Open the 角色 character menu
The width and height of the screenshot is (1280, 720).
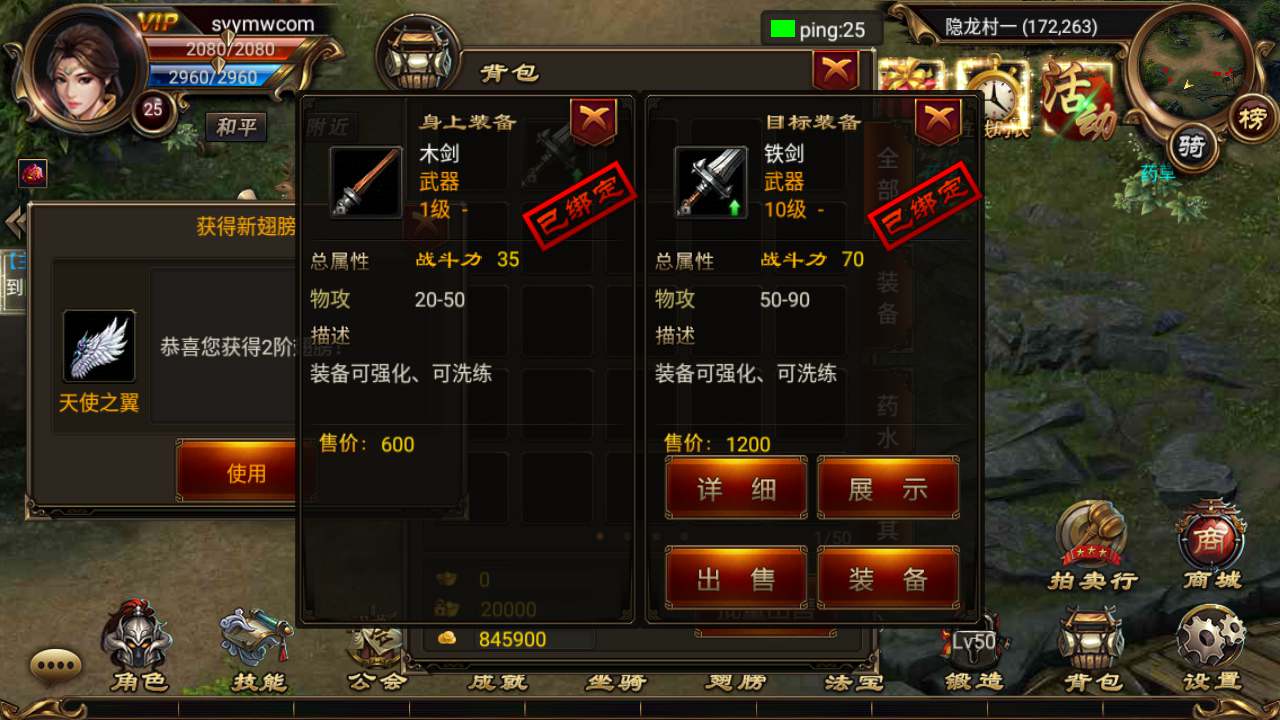[138, 647]
